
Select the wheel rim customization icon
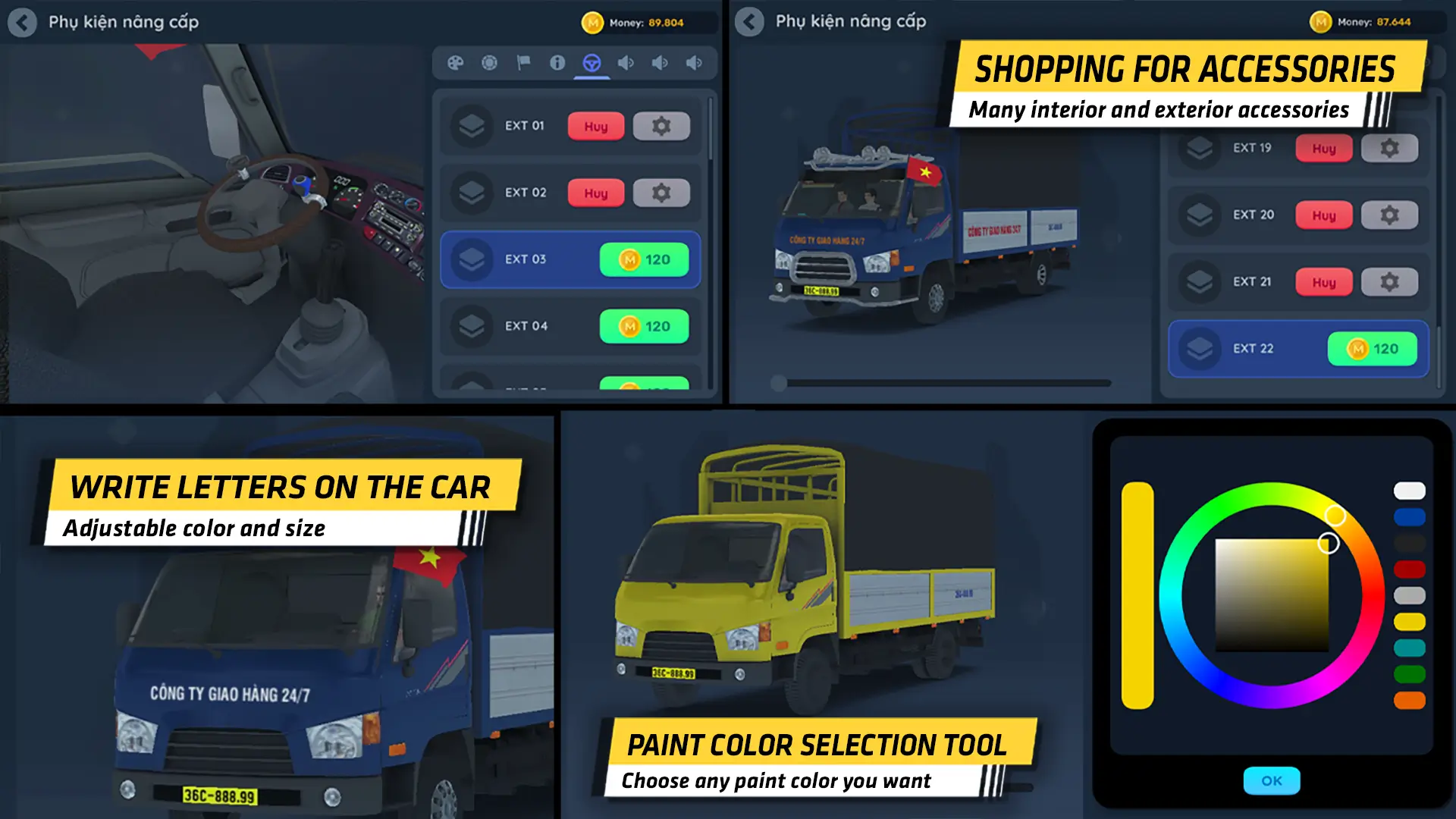coord(490,64)
